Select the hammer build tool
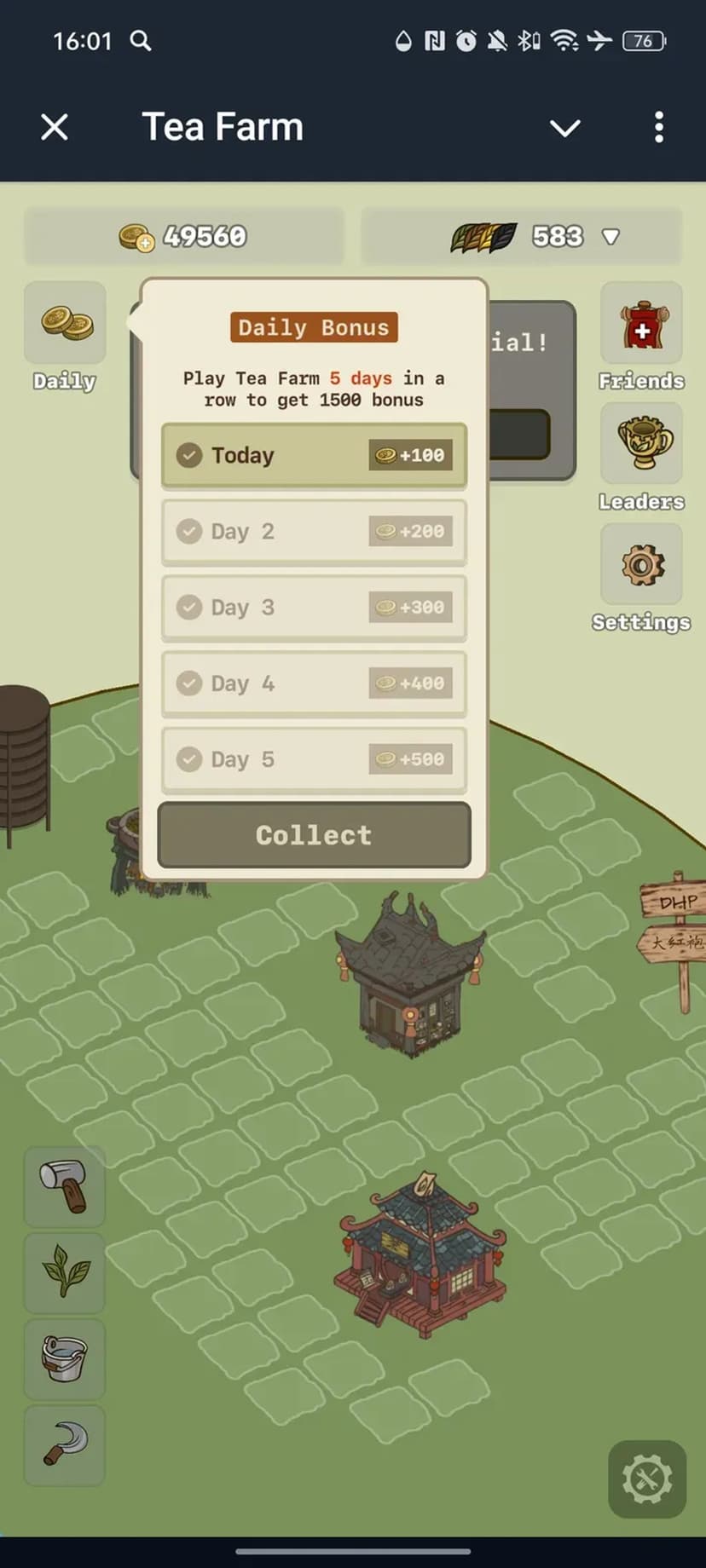 click(x=65, y=1186)
